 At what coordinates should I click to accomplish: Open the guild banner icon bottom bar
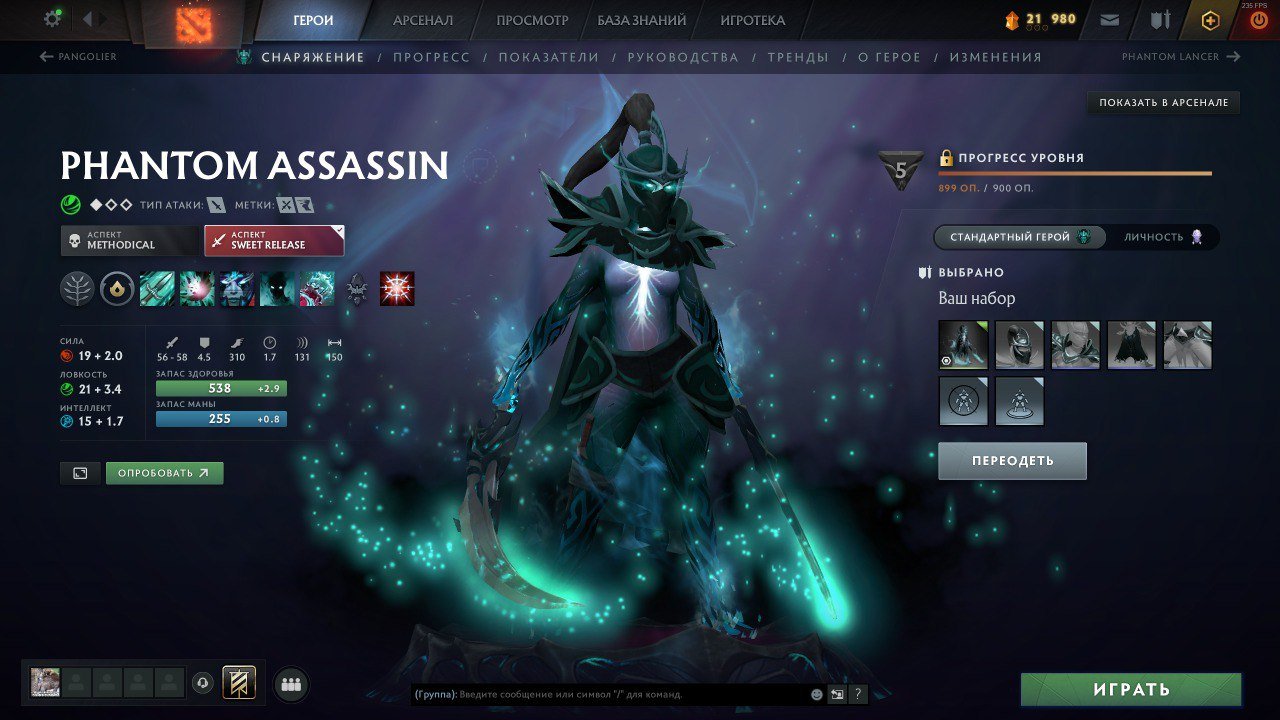click(x=239, y=682)
